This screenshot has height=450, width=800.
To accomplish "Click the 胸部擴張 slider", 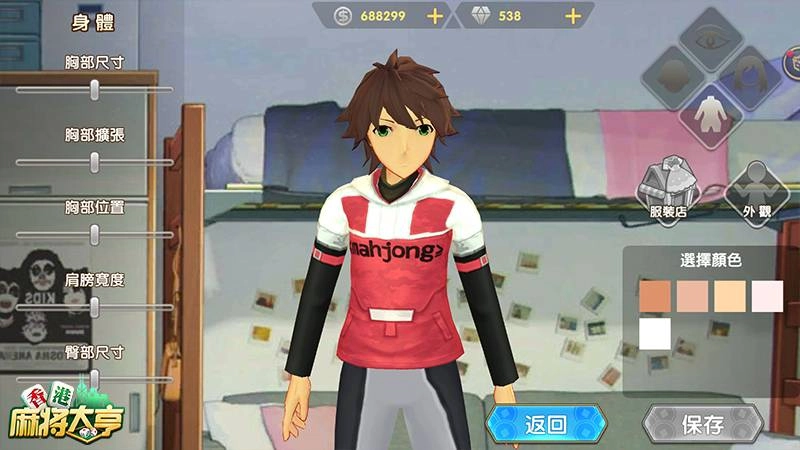I will [94, 161].
